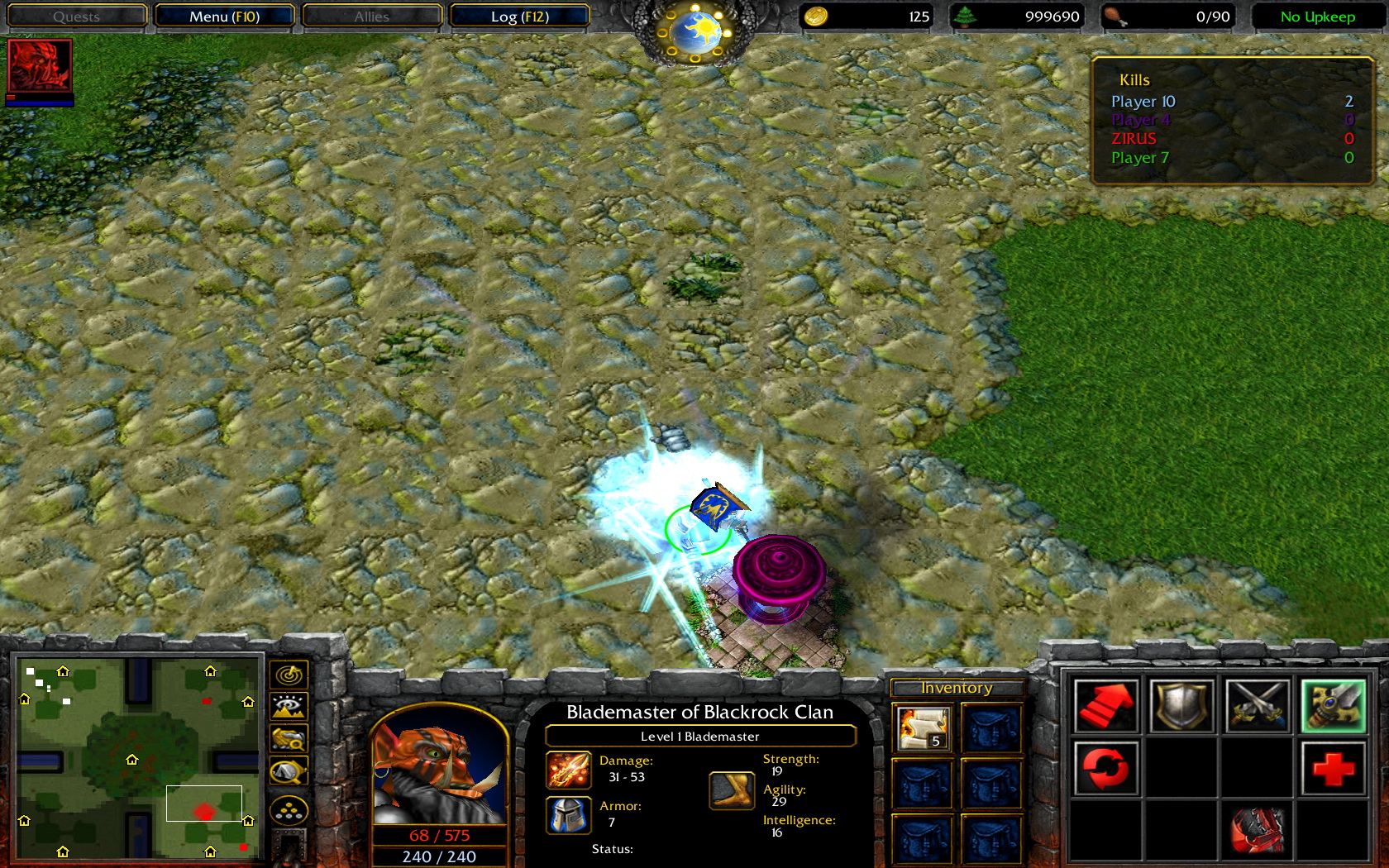Toggle terrain view on the minimap
Viewport: 1389px width, 868px height.
(288, 705)
